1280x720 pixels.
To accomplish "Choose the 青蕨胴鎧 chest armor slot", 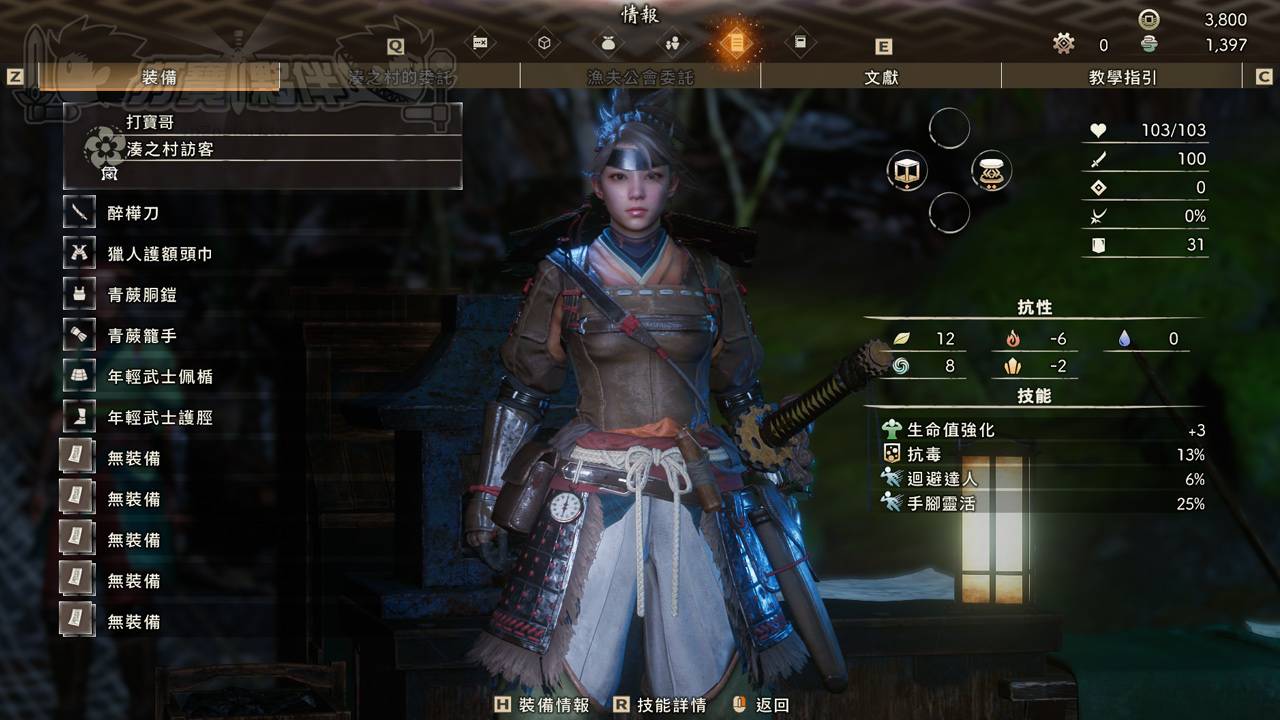I will 141,295.
